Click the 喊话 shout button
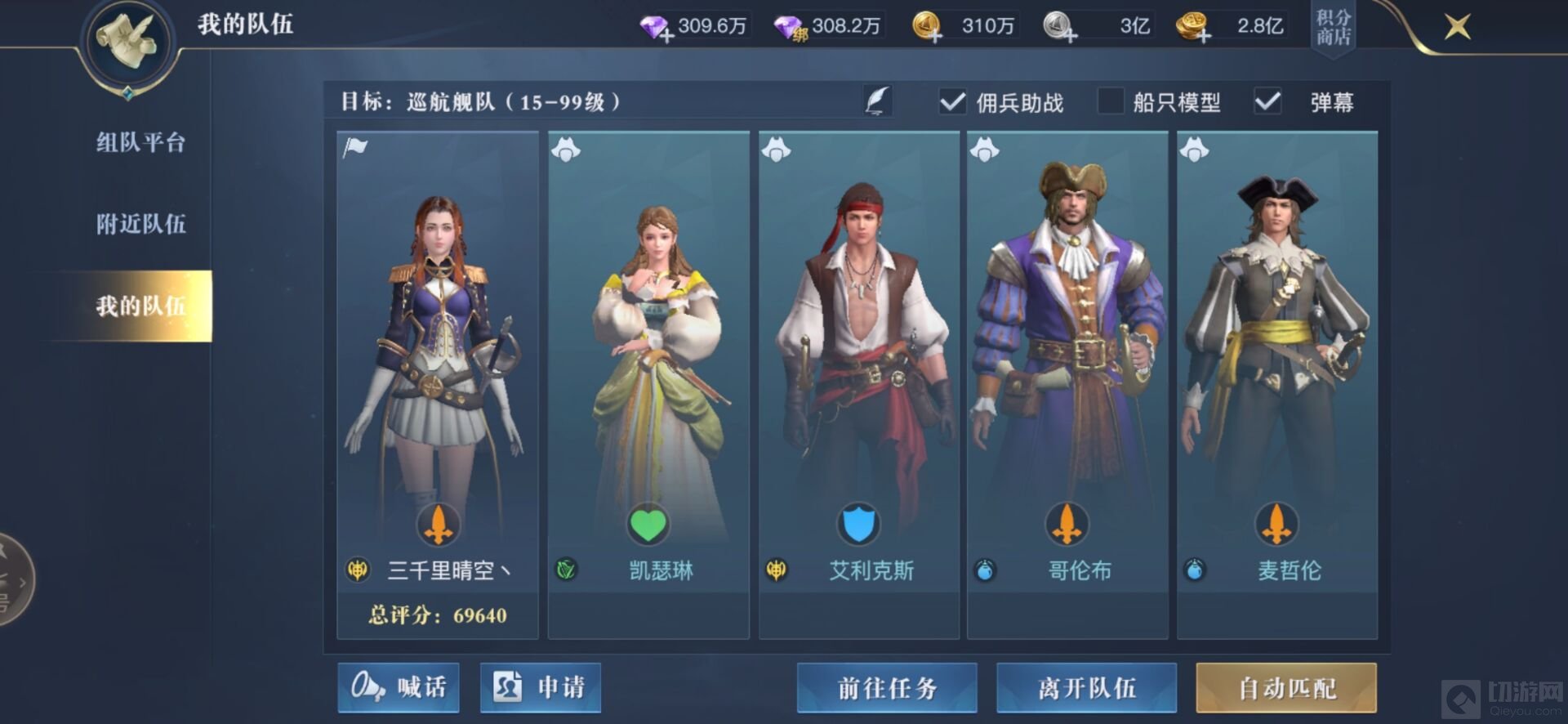This screenshot has height=724, width=1568. (x=399, y=687)
